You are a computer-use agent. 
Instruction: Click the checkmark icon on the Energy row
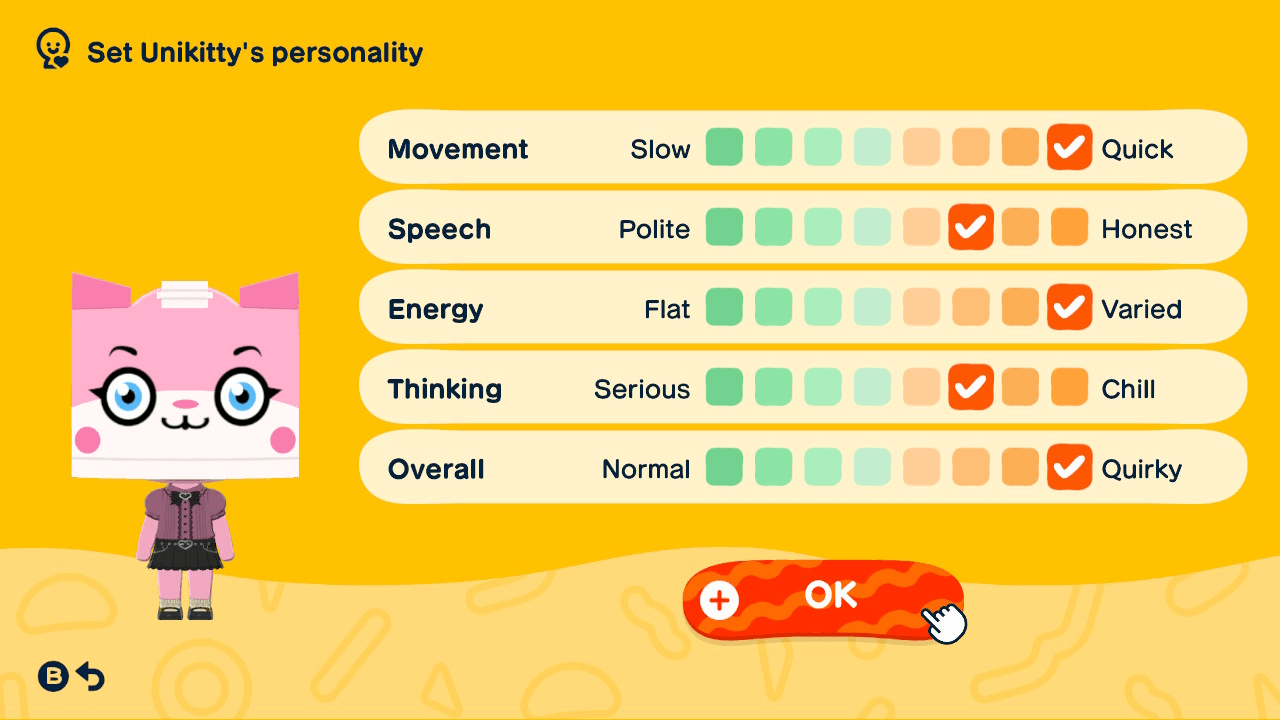coord(1069,308)
